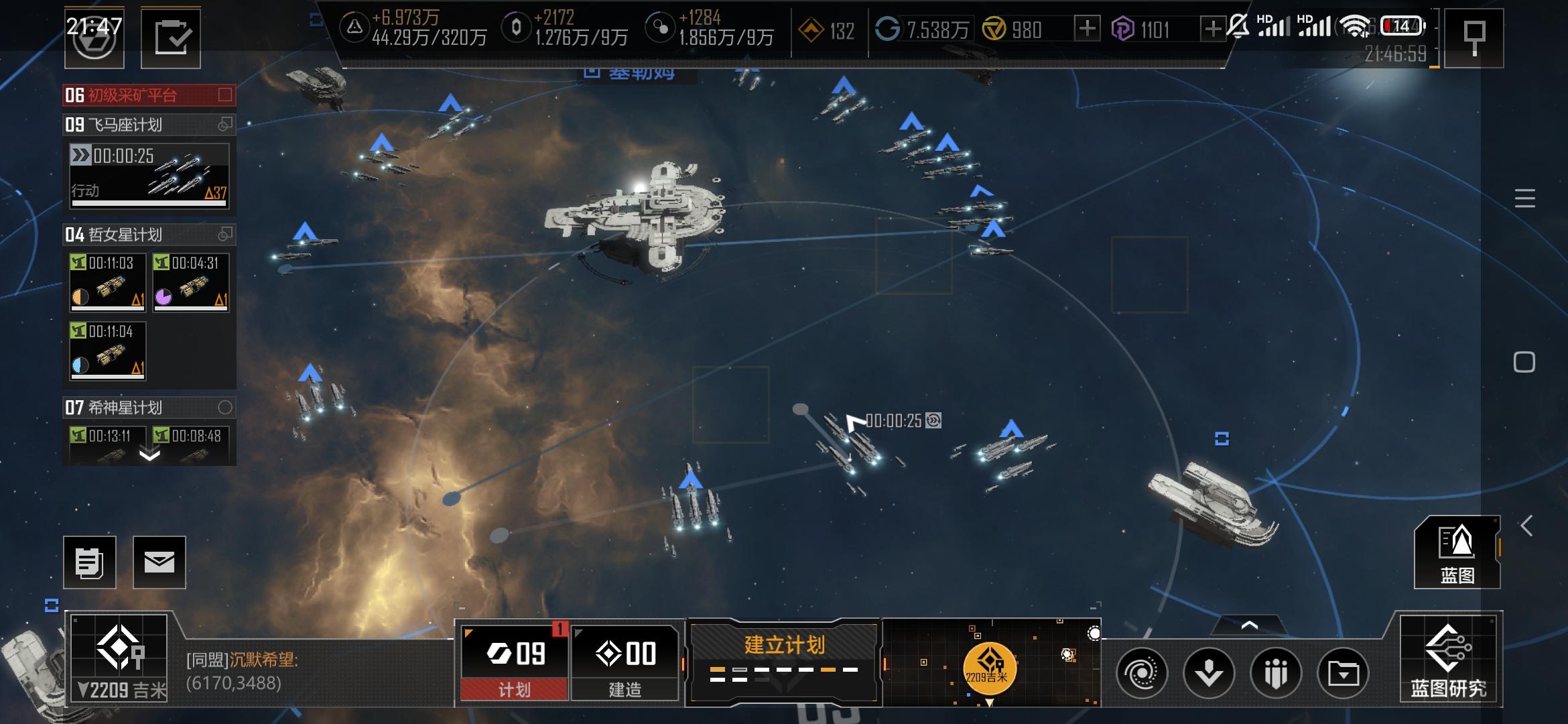The width and height of the screenshot is (1568, 724).
Task: Select the 04 哲女星计划 plan header
Action: click(x=148, y=235)
